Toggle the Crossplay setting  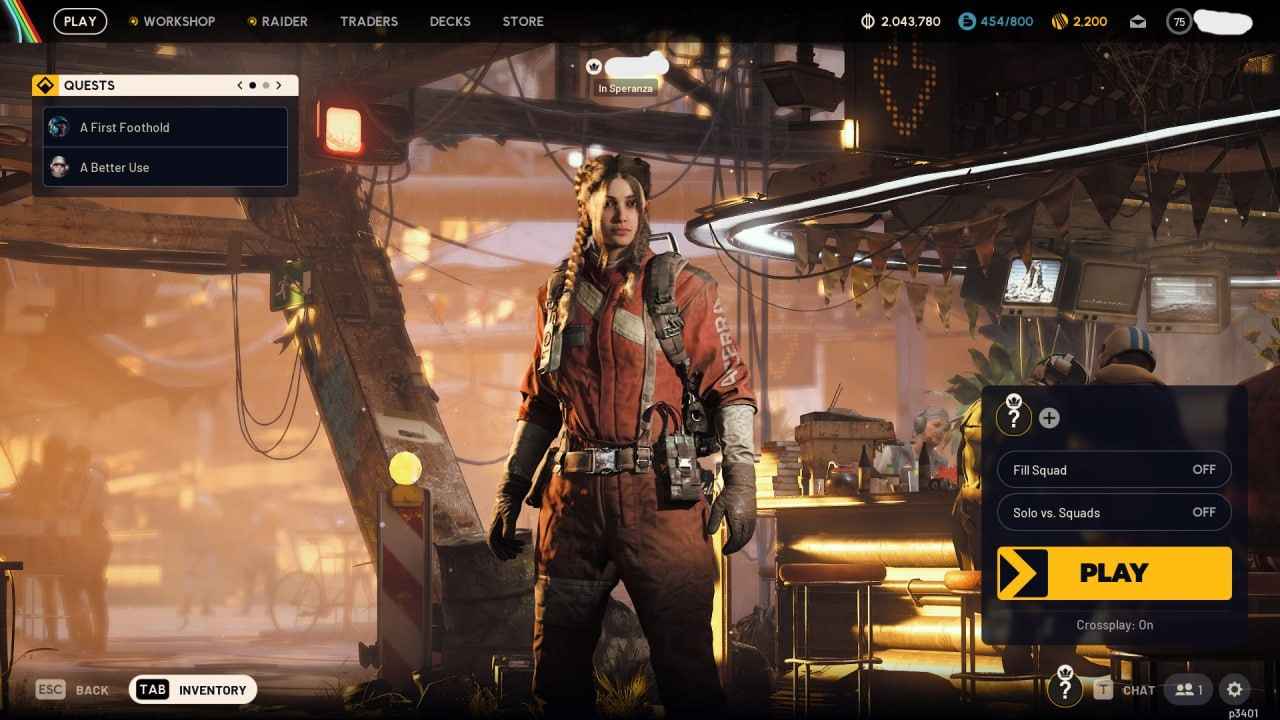(1113, 625)
